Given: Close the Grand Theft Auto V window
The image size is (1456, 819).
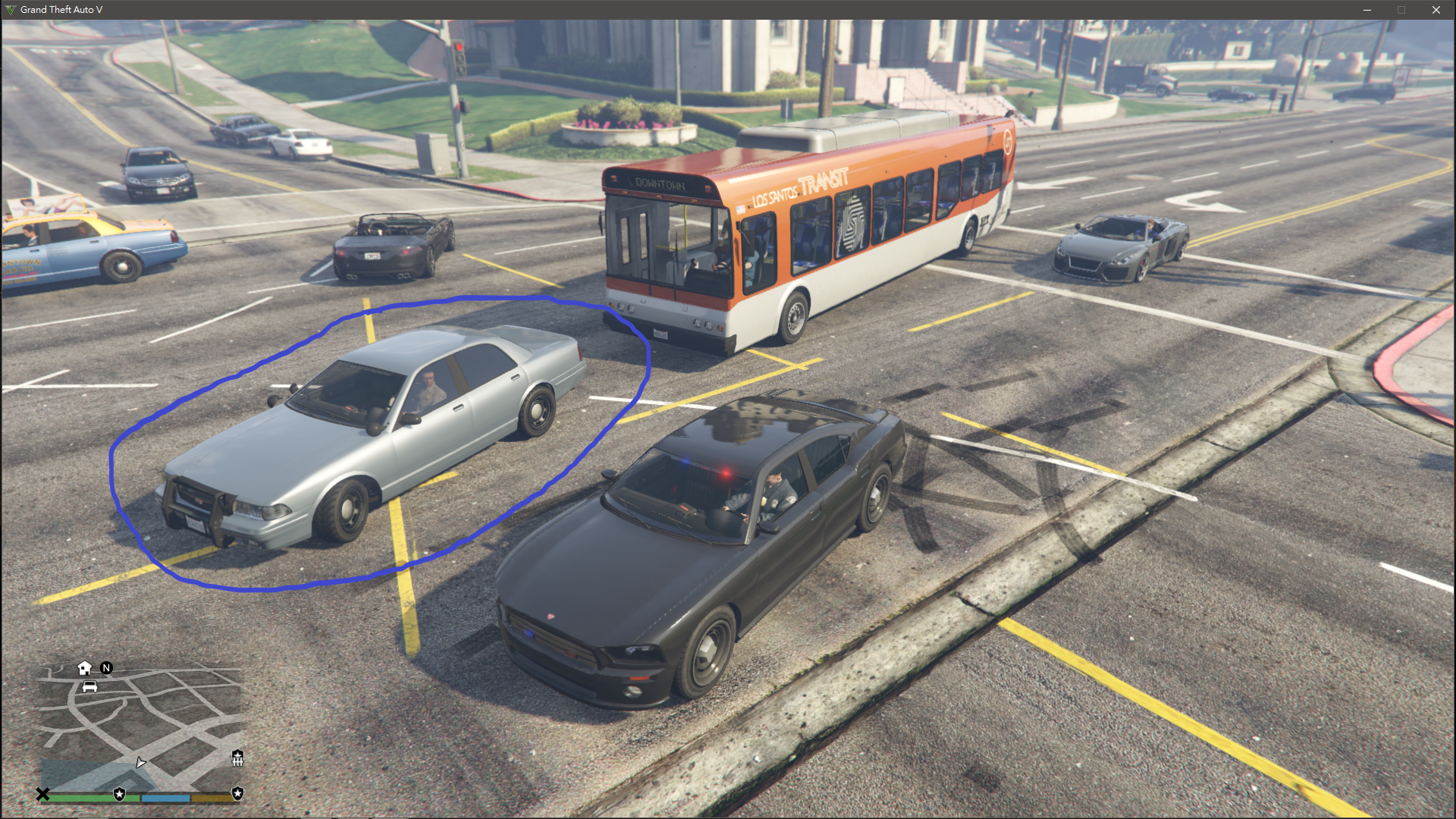Looking at the screenshot, I should pos(1436,10).
